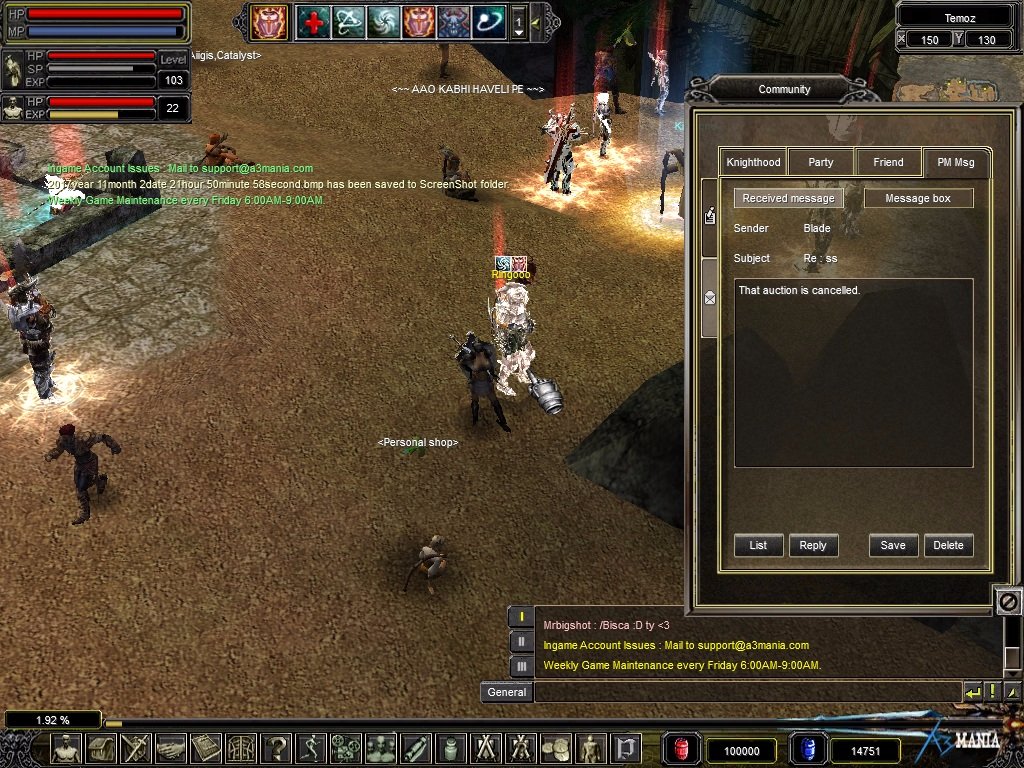Open the Party tab
The height and width of the screenshot is (768, 1024).
821,162
